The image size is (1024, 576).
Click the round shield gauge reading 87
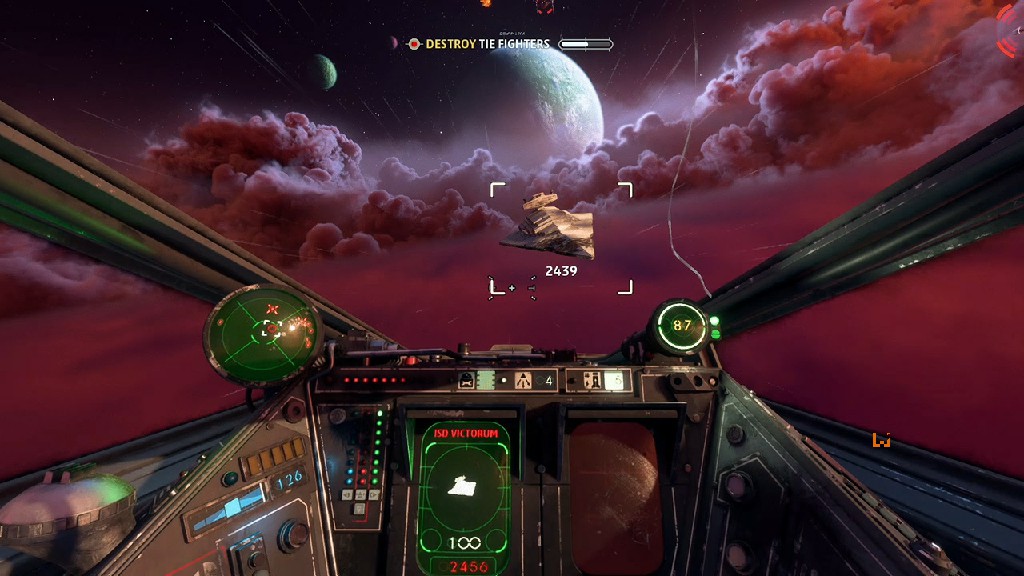tap(682, 325)
